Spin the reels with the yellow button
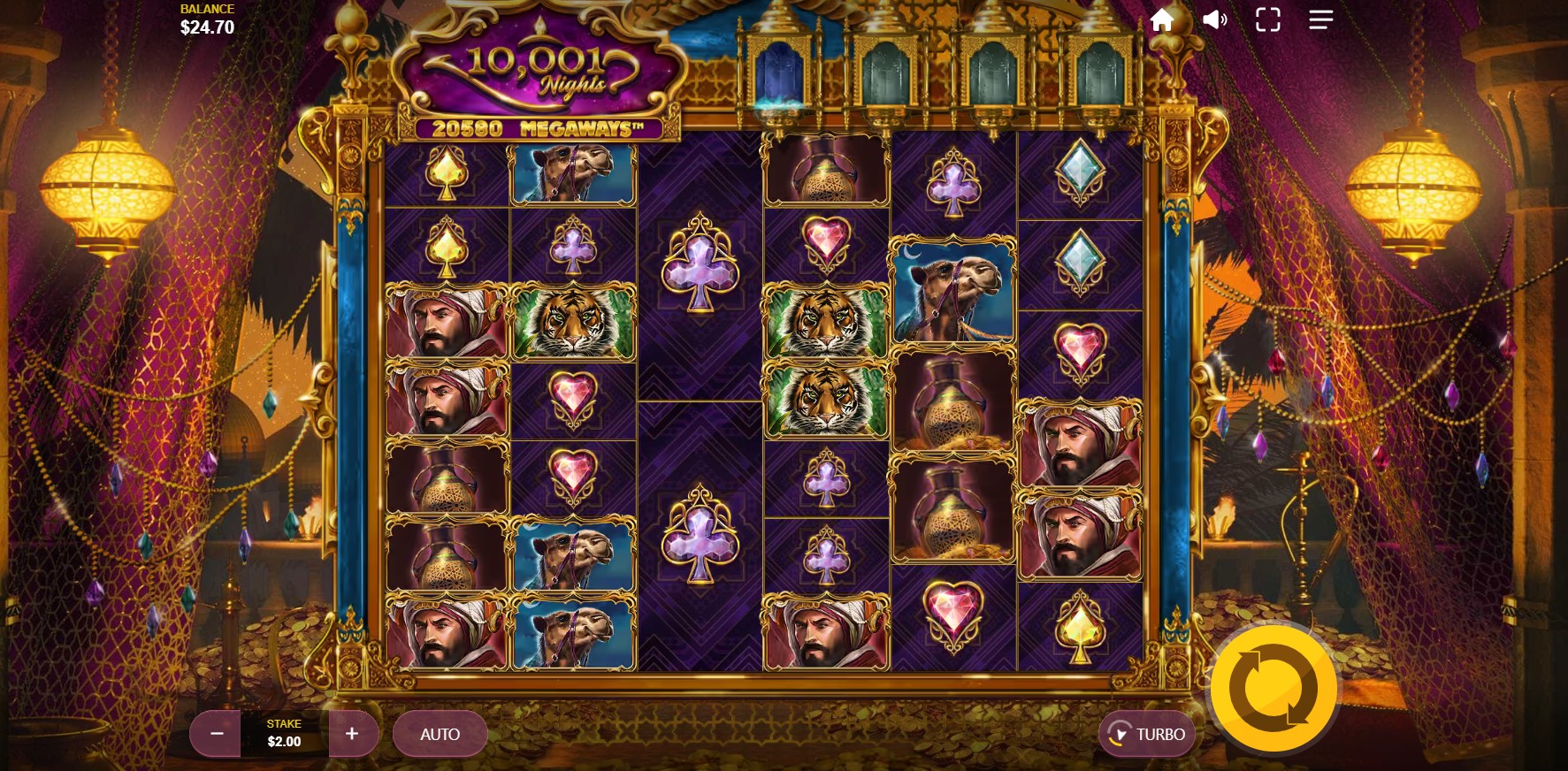This screenshot has width=1568, height=771. (x=1273, y=689)
